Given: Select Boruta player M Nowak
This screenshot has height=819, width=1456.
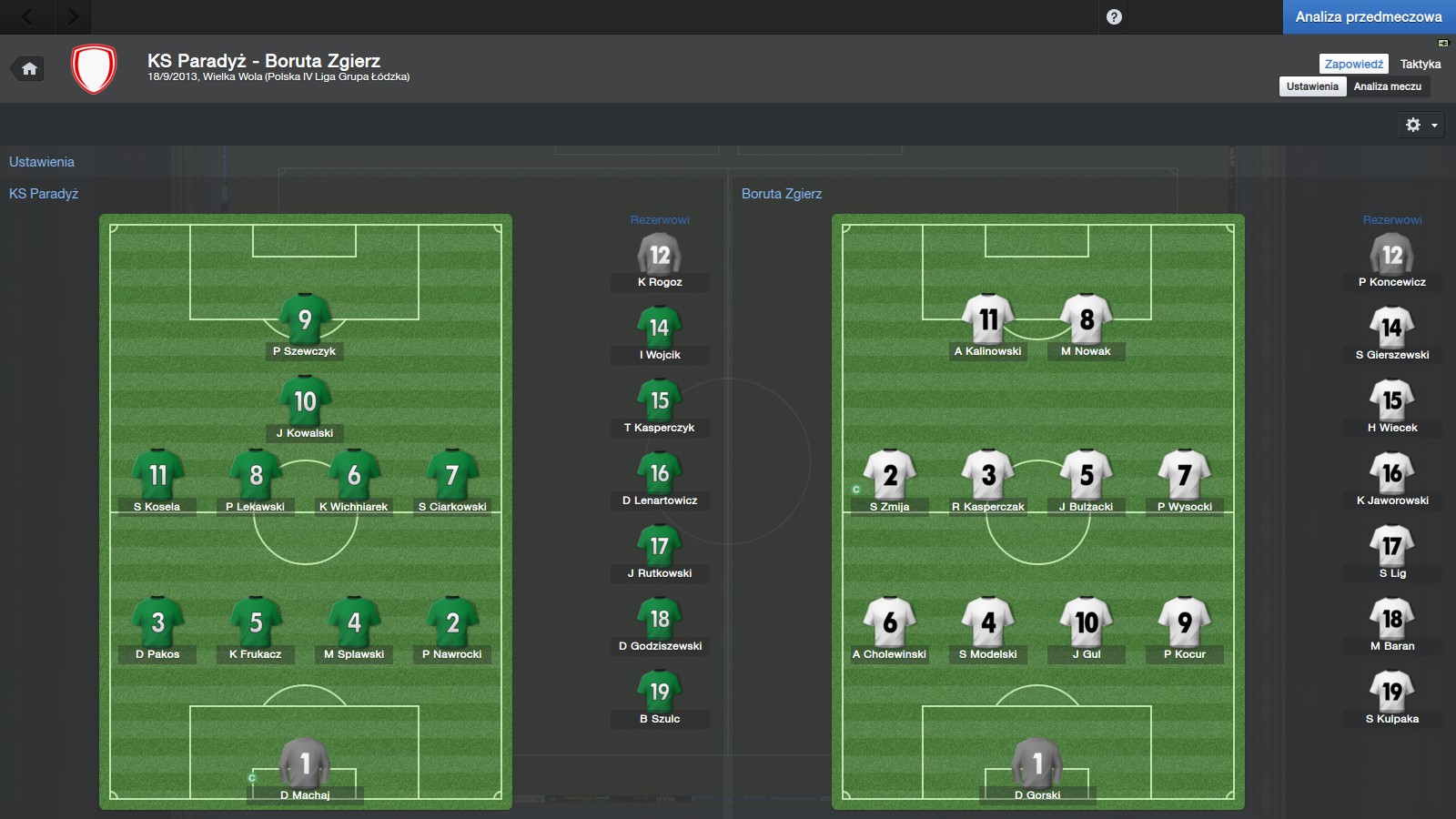Looking at the screenshot, I should (1087, 320).
